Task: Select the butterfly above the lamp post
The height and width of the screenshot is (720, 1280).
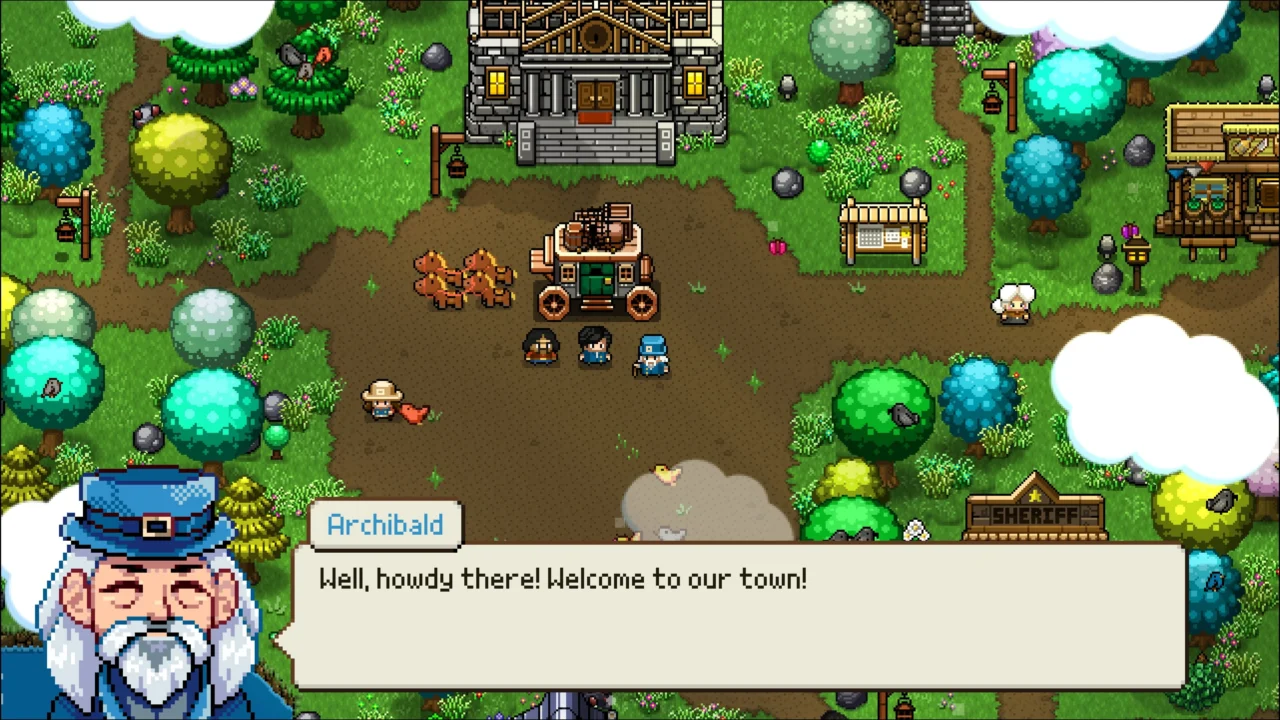Action: (1129, 230)
